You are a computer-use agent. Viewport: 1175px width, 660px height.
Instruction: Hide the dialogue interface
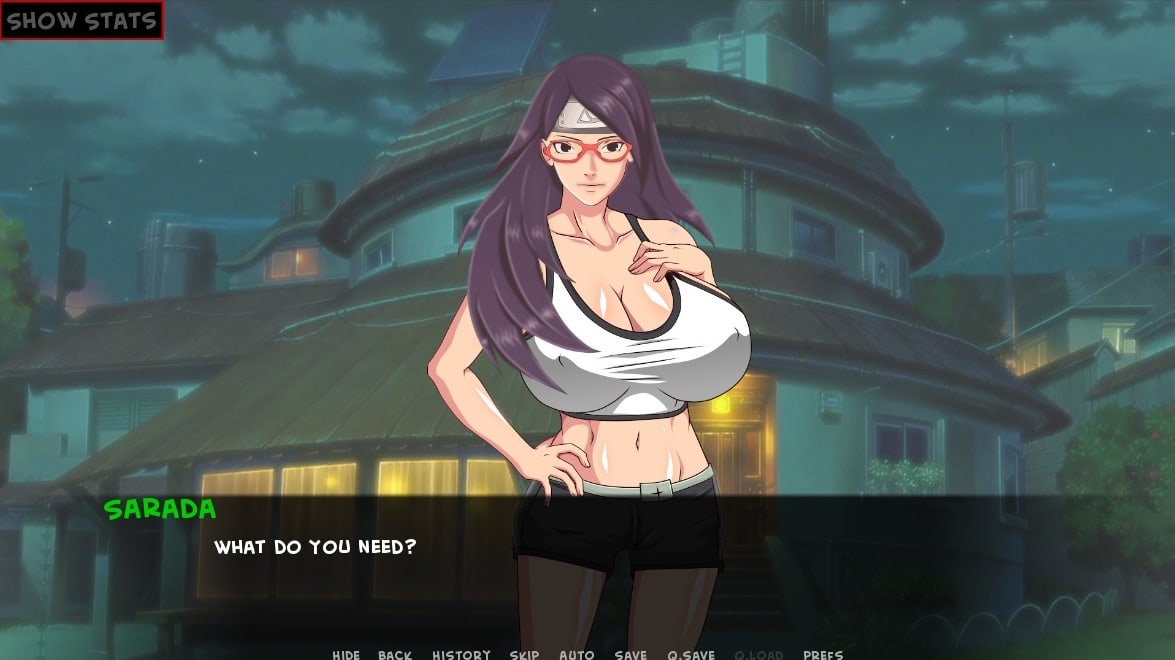point(346,655)
